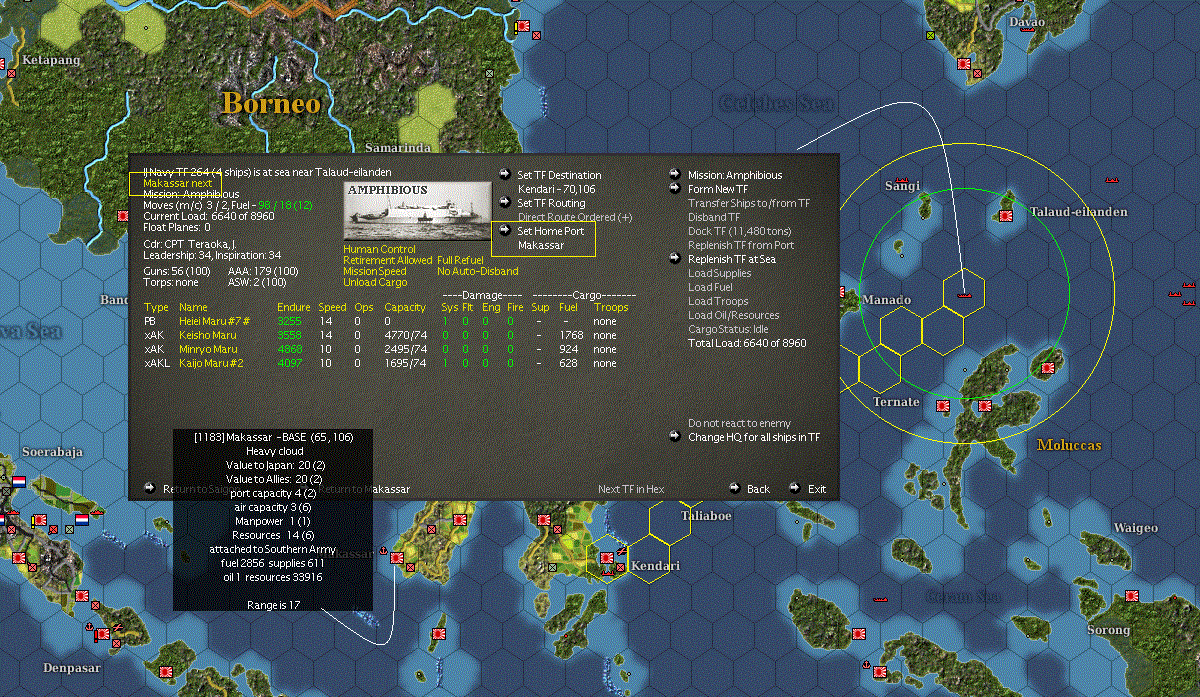Go Back from the task force panel
Image resolution: width=1200 pixels, height=697 pixels.
coord(758,489)
